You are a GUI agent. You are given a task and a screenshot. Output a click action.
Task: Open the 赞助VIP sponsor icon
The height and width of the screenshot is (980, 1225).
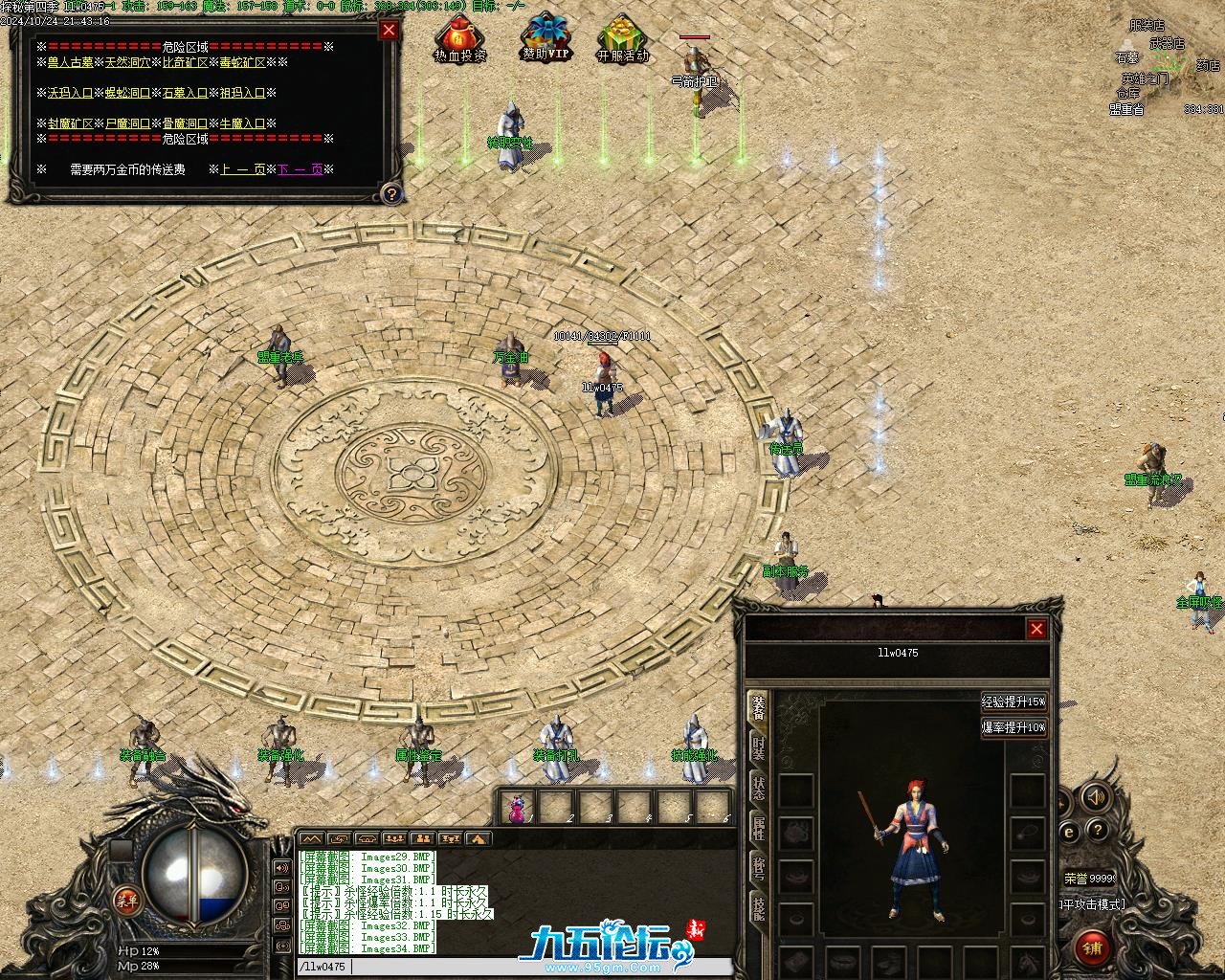pos(546,38)
